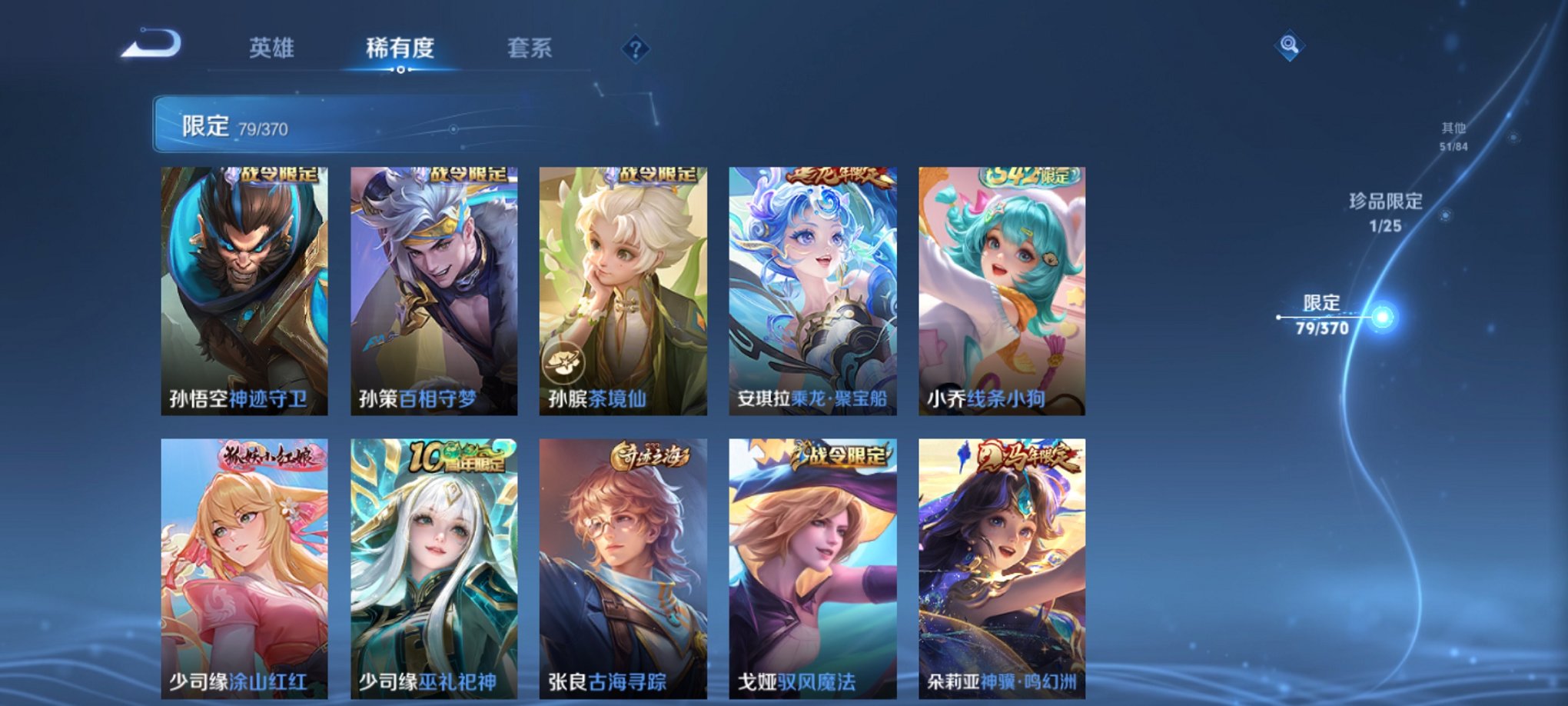1568x706 pixels.
Task: Select the 稀有度 tab
Action: 400,46
